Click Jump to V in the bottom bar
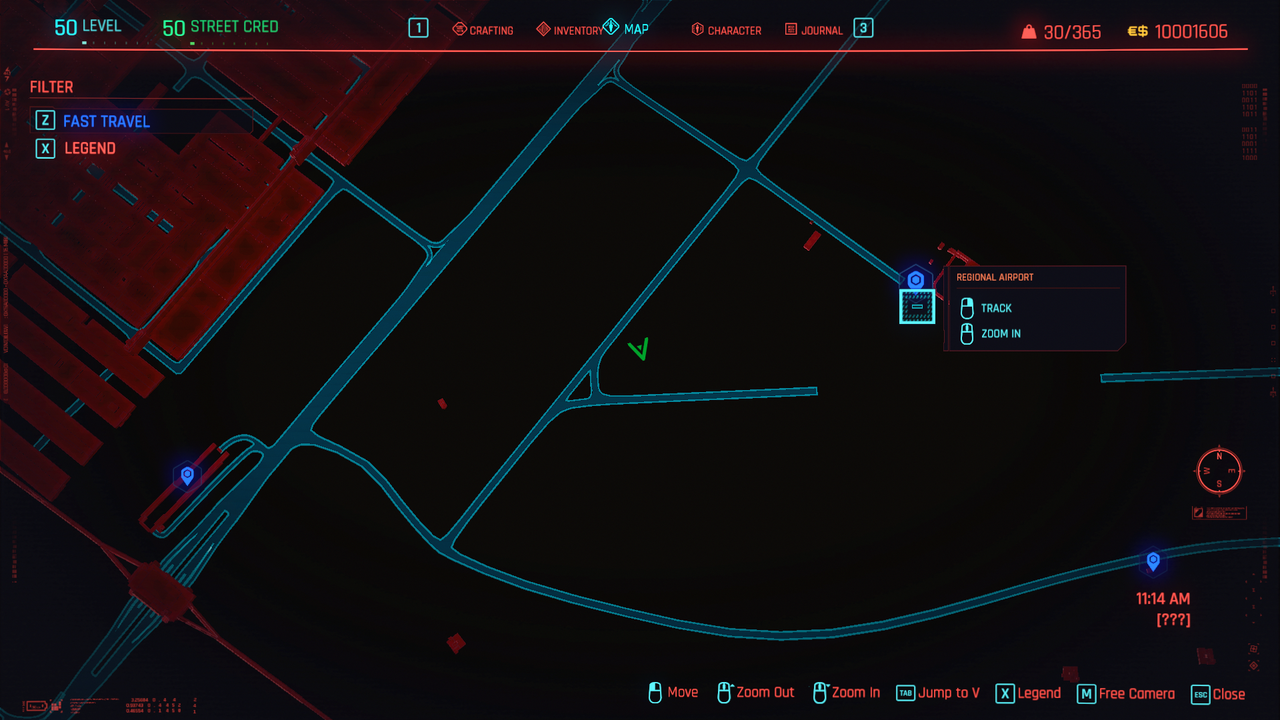Screen dimensions: 1280x720 [938, 693]
